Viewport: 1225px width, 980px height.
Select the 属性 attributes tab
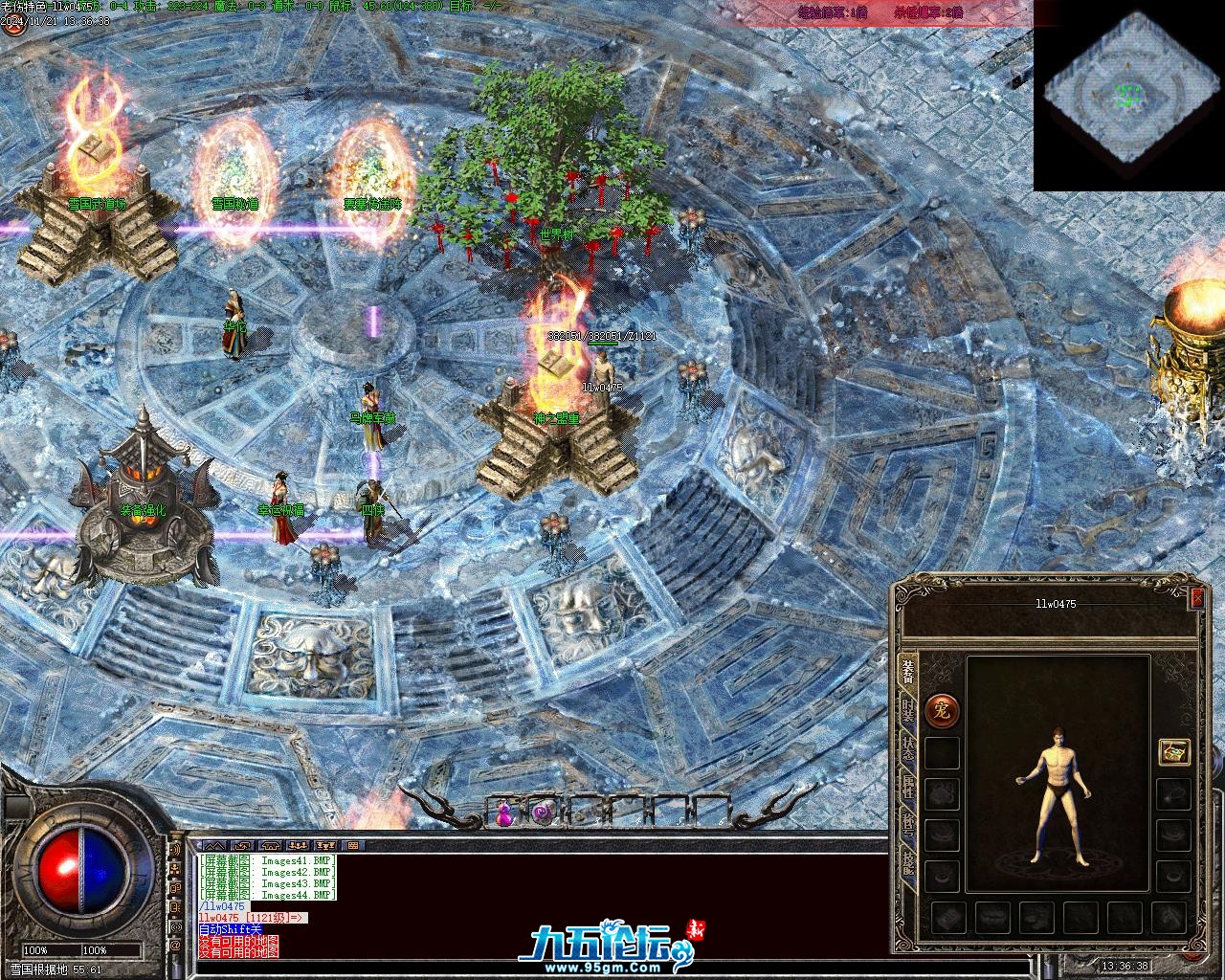point(907,788)
